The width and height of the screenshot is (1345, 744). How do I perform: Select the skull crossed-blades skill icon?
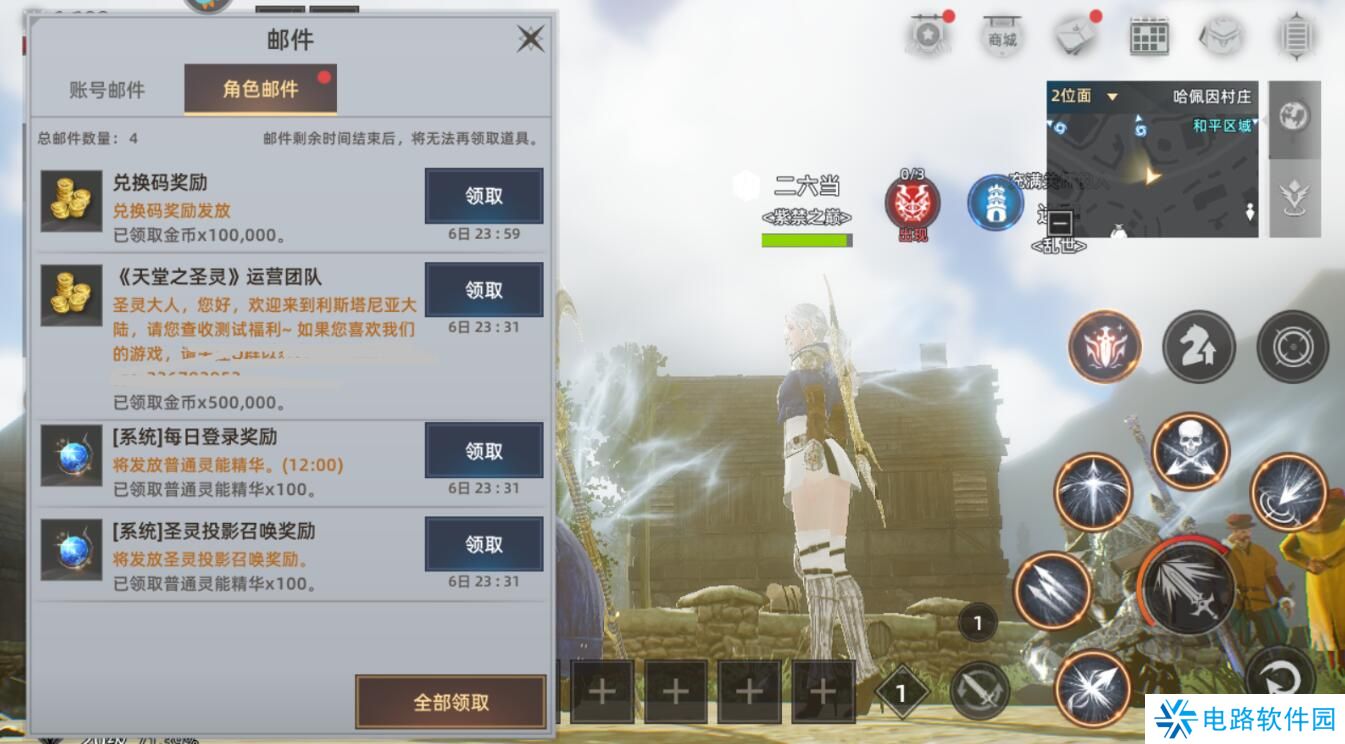pos(1189,451)
